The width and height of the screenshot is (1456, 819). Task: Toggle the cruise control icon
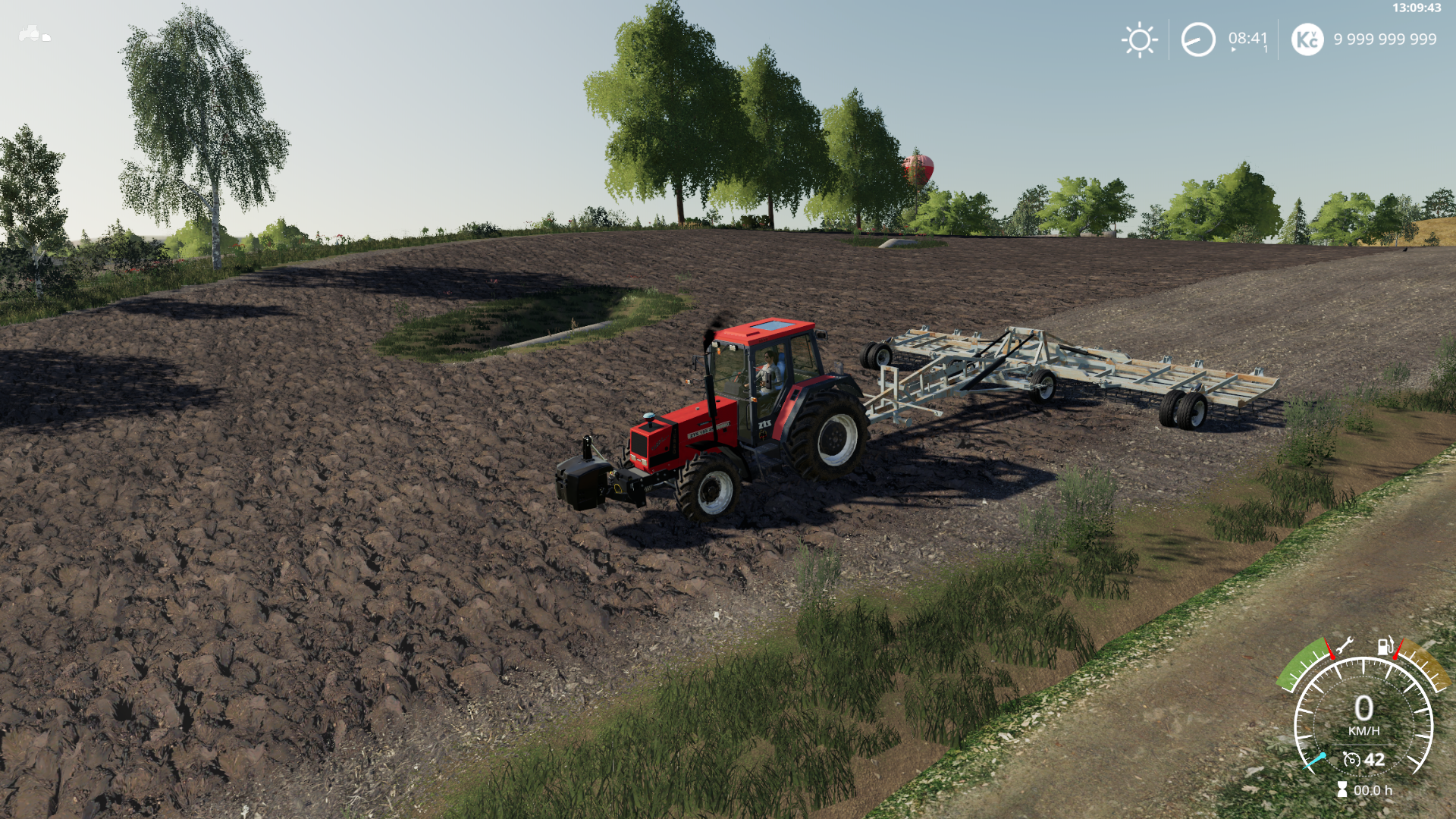tap(1351, 759)
